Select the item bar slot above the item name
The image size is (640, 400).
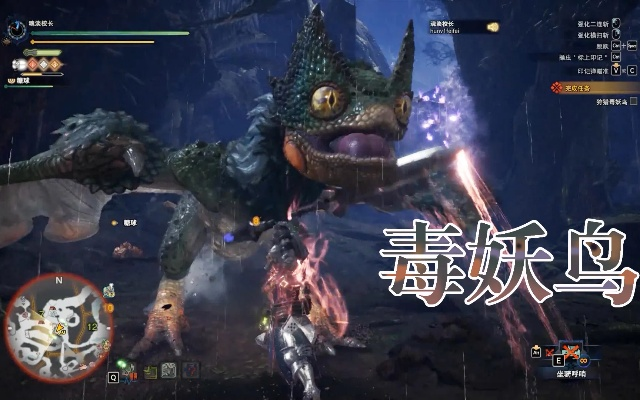point(574,351)
